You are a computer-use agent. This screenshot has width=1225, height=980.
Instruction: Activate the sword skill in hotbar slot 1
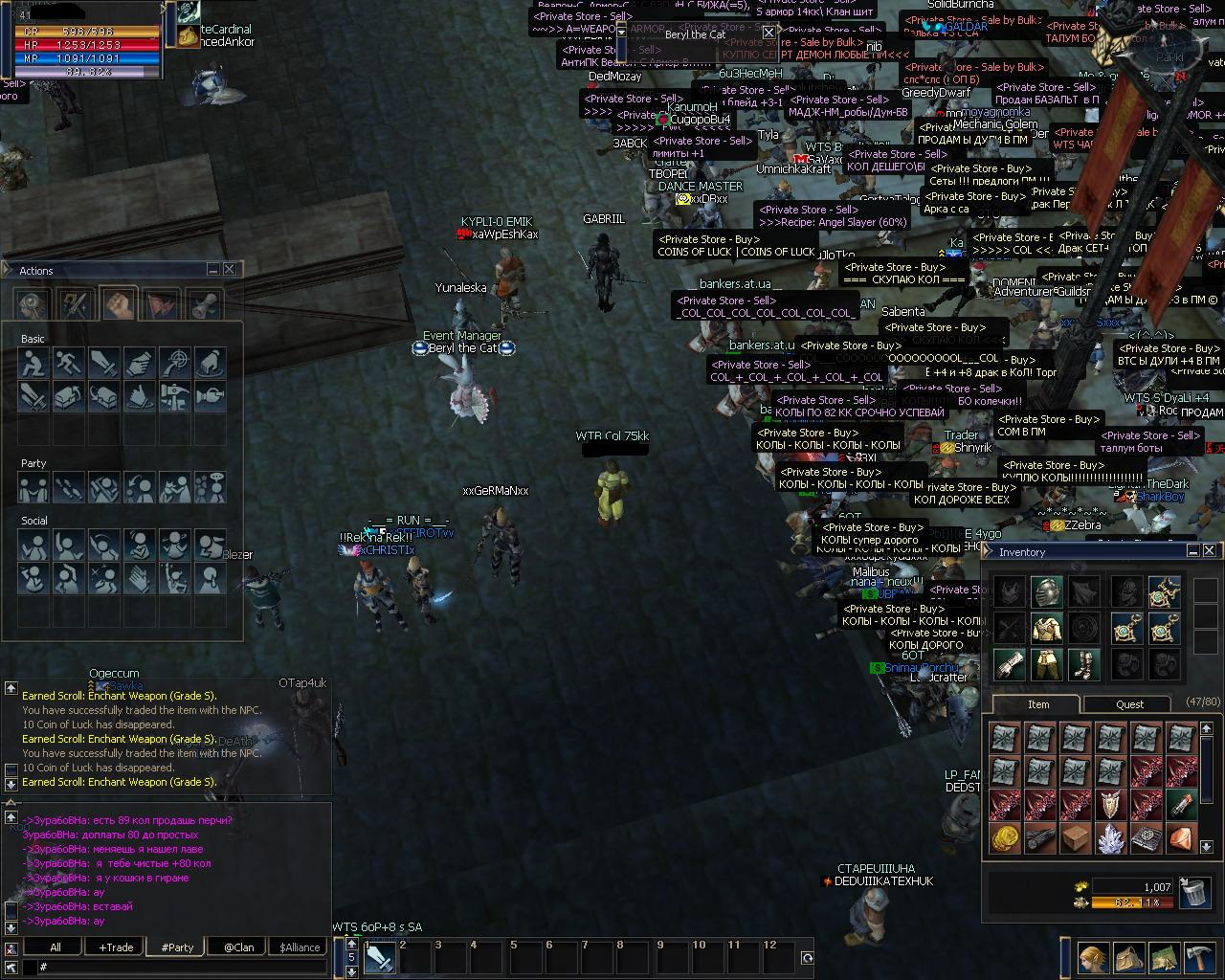pos(380,958)
